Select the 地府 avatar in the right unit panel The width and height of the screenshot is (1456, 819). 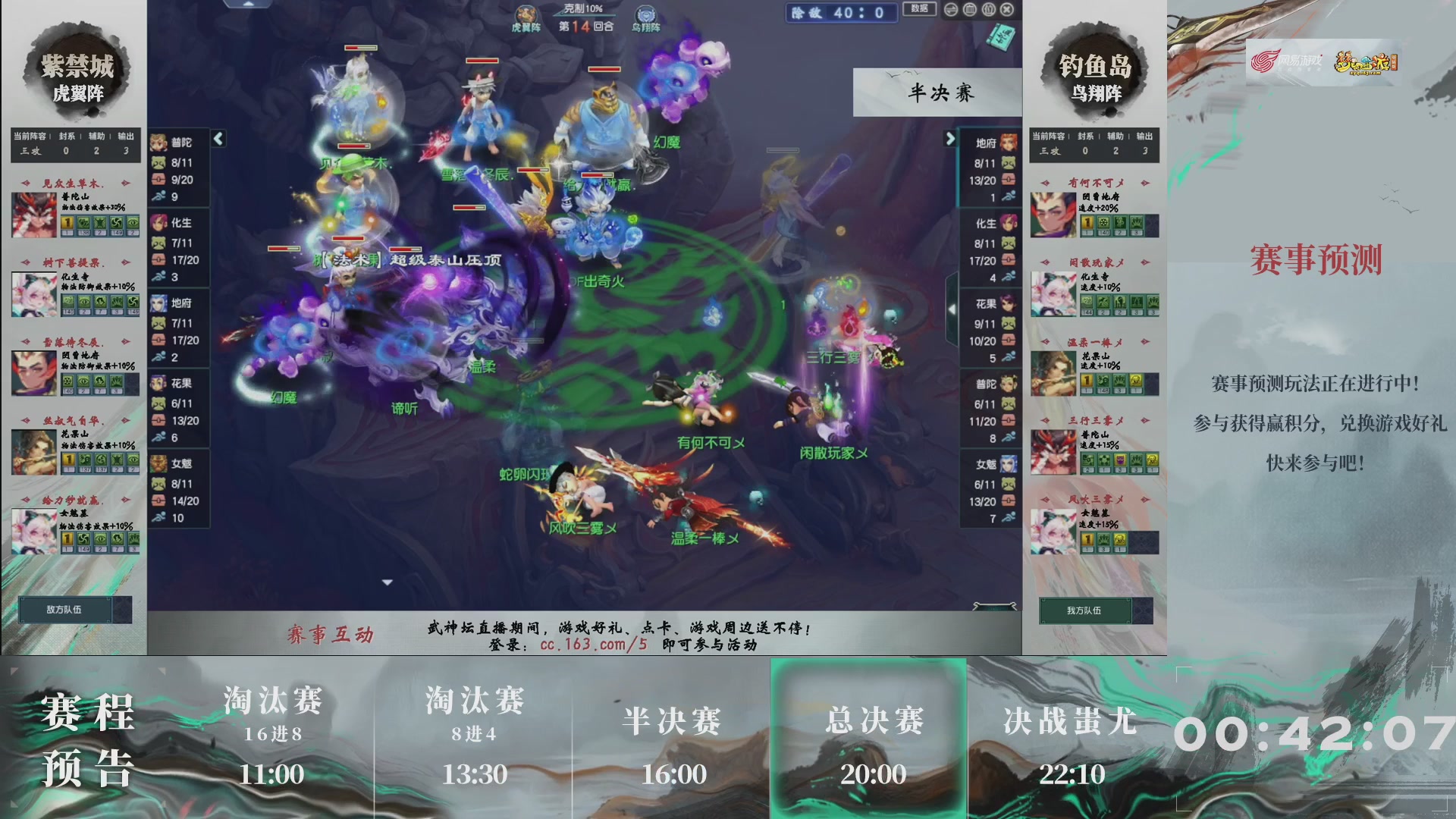point(1009,143)
